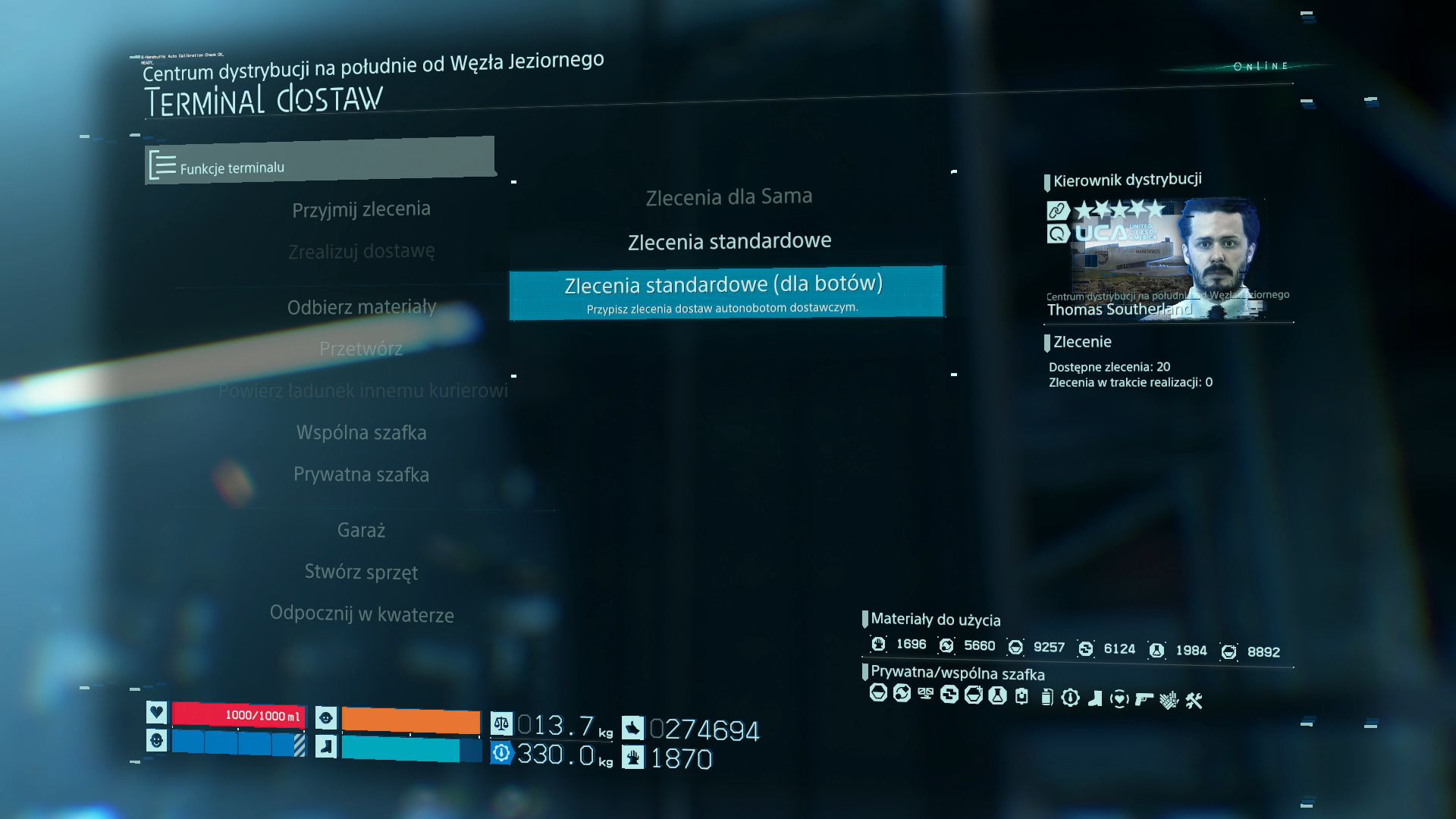The height and width of the screenshot is (819, 1456).
Task: Enter the Garaż menu
Action: [361, 530]
